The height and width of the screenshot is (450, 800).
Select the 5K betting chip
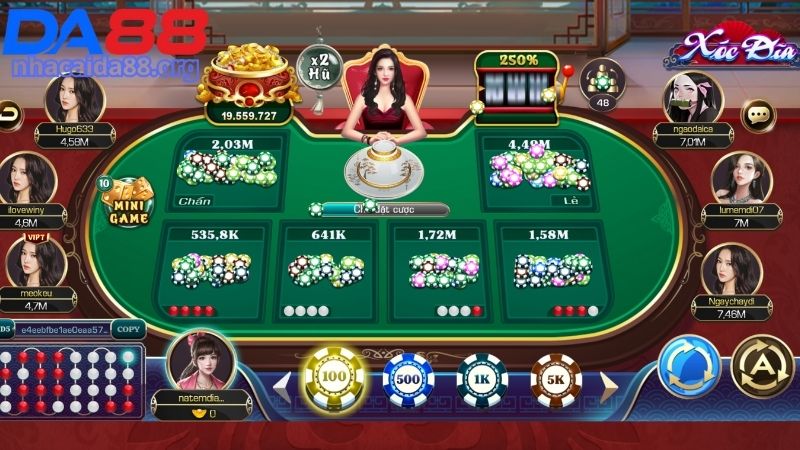(557, 381)
